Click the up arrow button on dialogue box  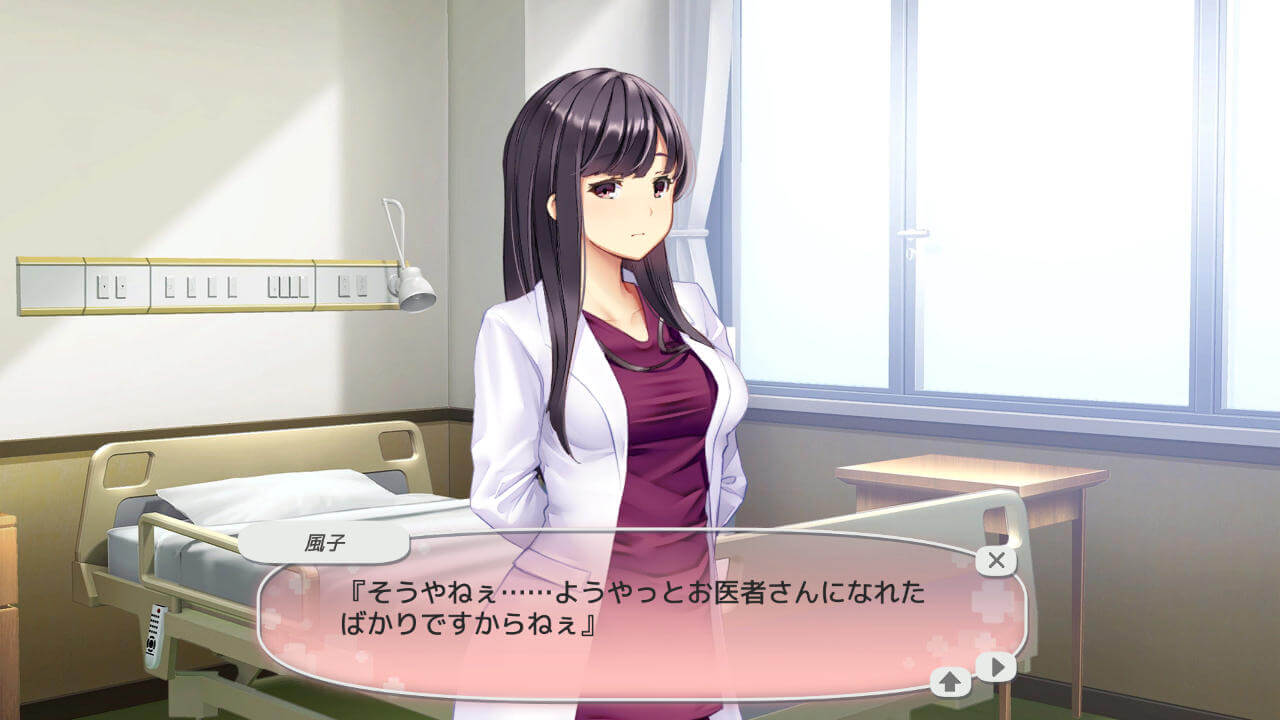[x=951, y=682]
